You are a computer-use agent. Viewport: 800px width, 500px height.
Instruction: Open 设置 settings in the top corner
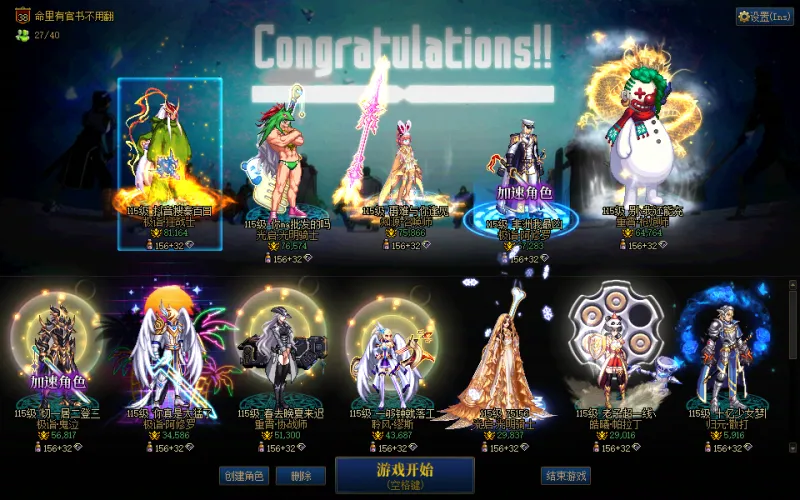coord(764,17)
